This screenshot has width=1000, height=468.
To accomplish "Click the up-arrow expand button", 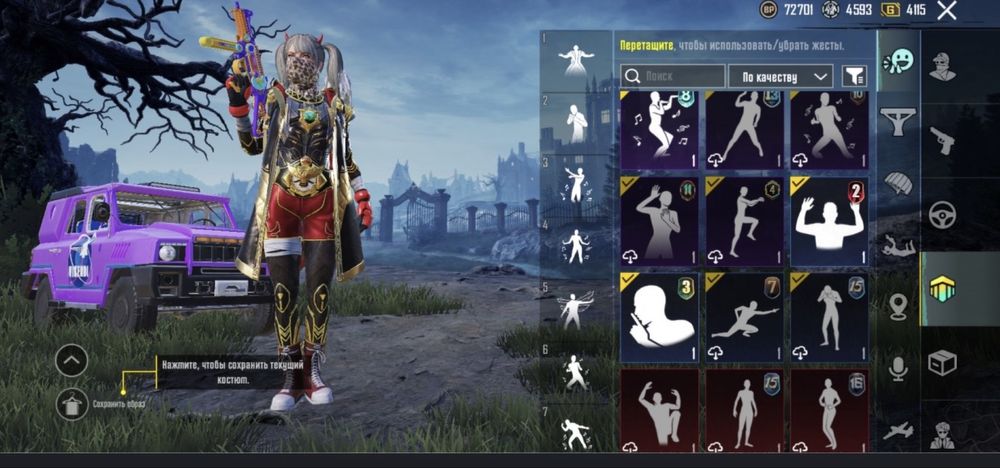I will (x=71, y=359).
